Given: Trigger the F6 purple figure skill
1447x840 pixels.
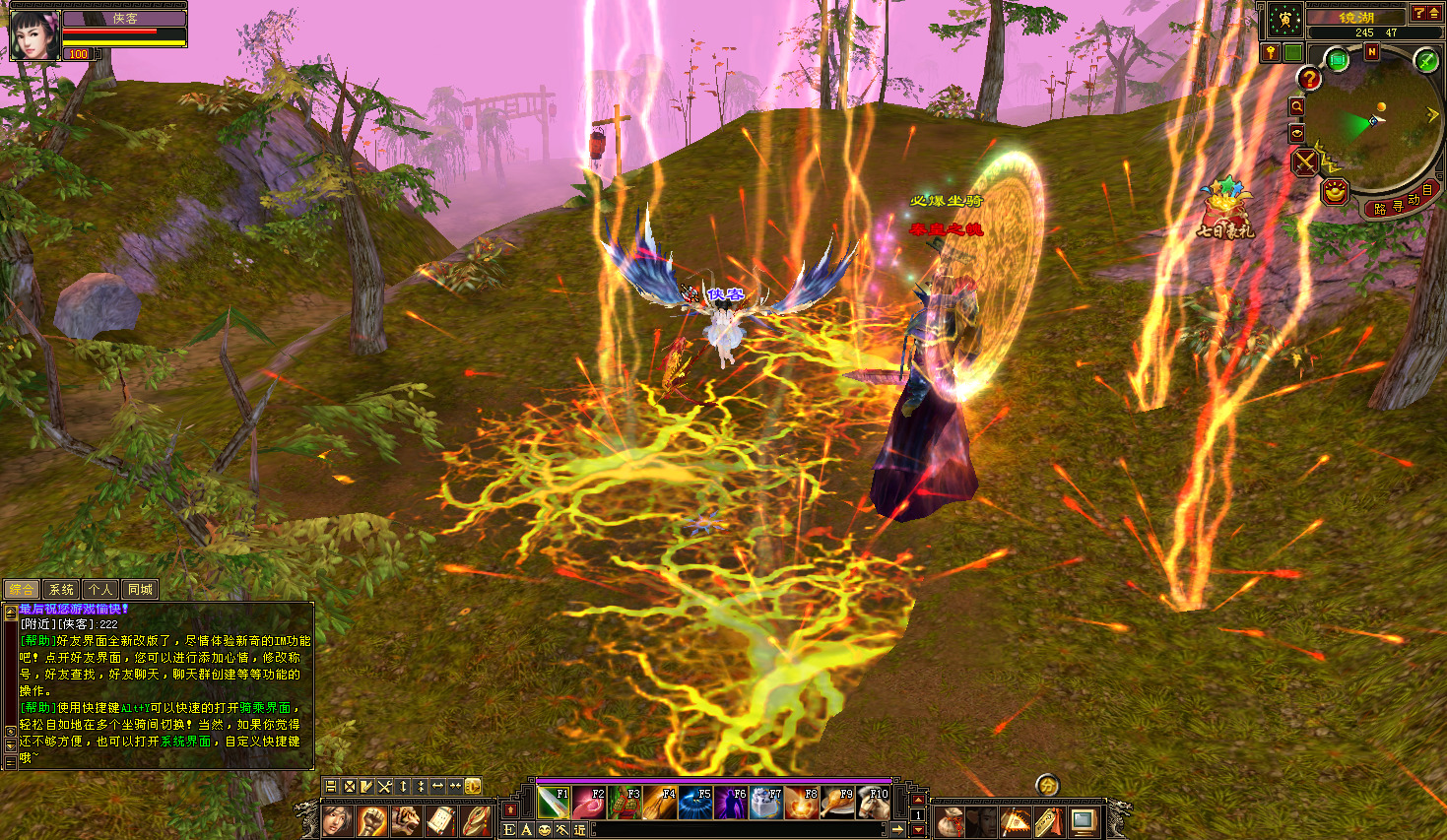Looking at the screenshot, I should point(731,804).
